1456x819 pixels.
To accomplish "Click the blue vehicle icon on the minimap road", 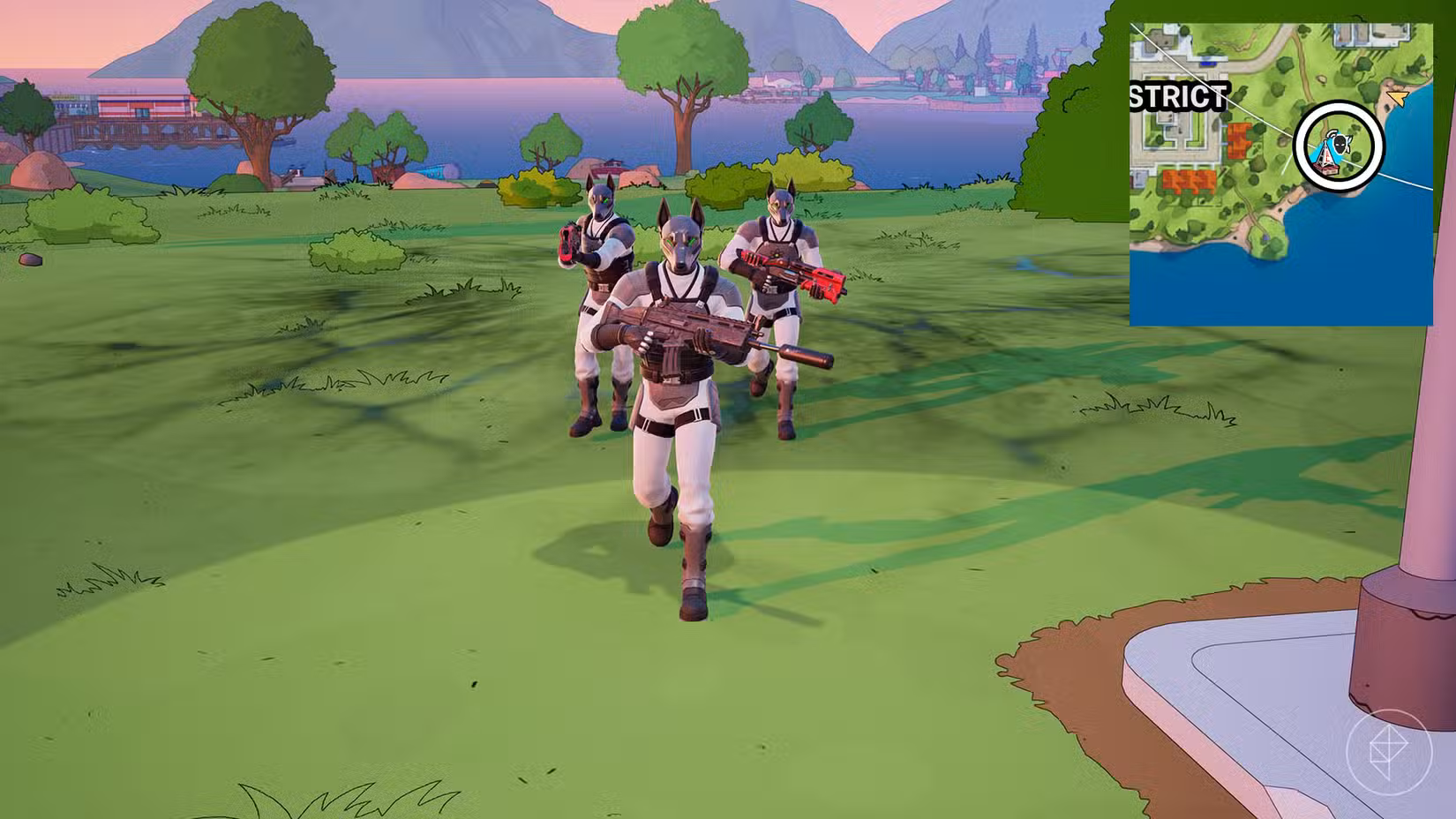I will (1207, 63).
